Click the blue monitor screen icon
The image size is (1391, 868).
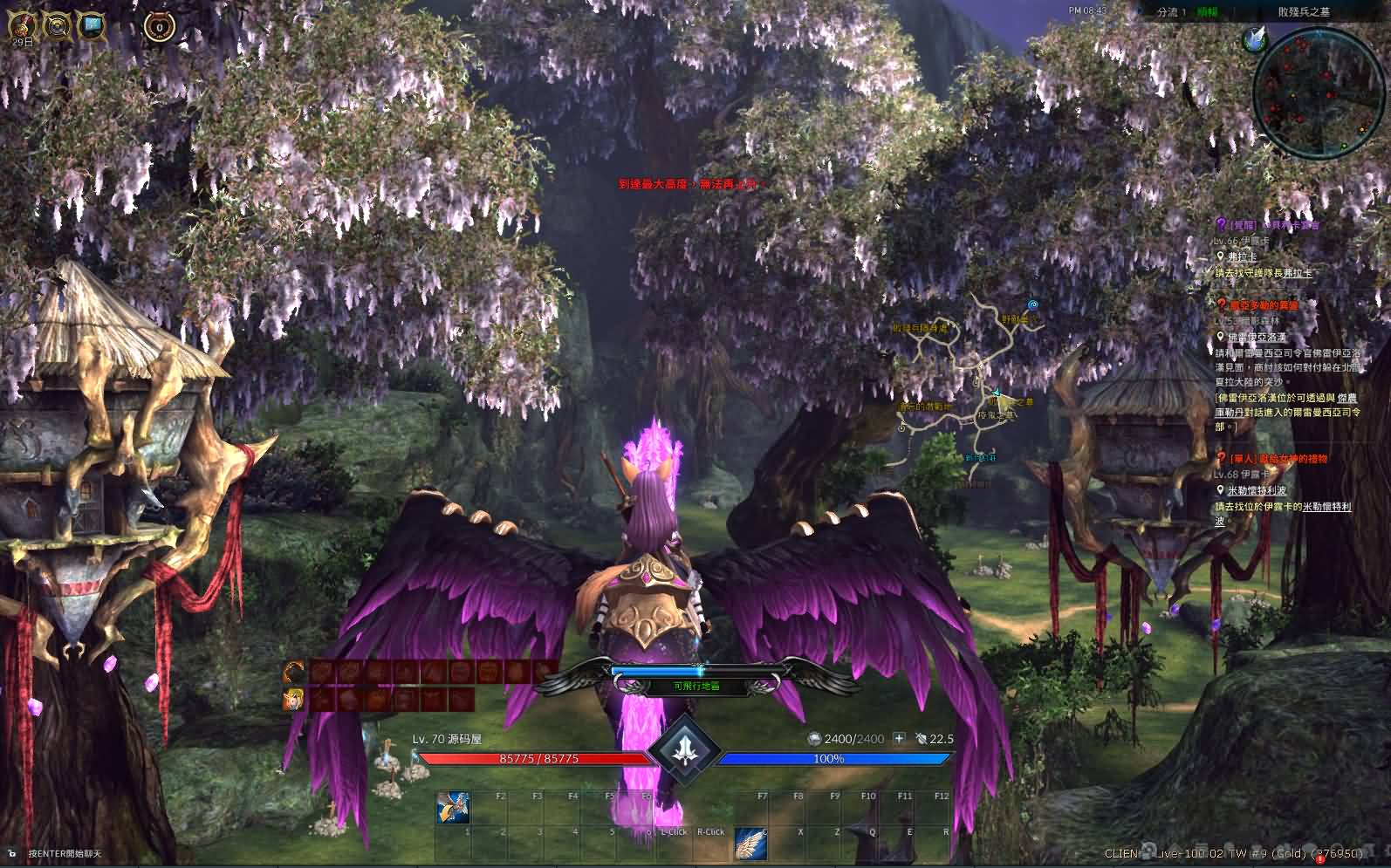pos(92,25)
